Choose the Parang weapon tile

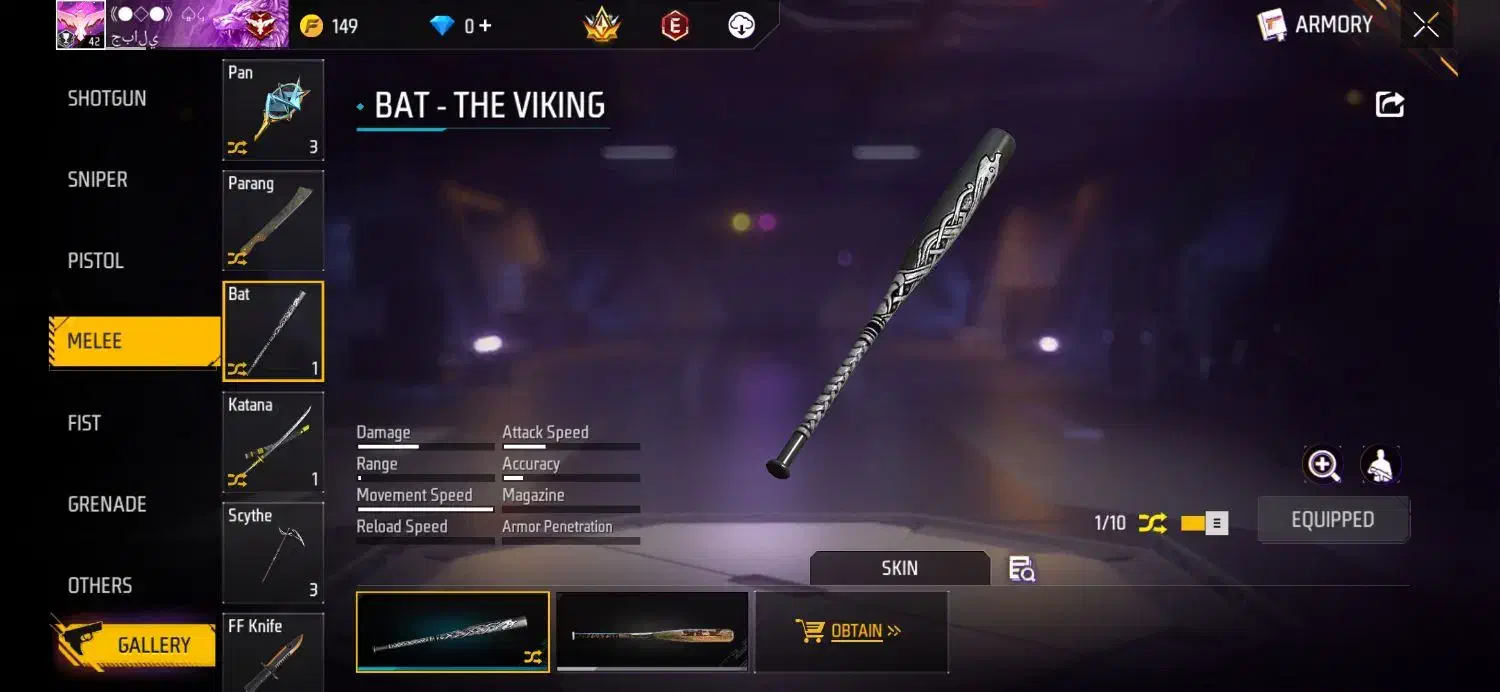(273, 221)
